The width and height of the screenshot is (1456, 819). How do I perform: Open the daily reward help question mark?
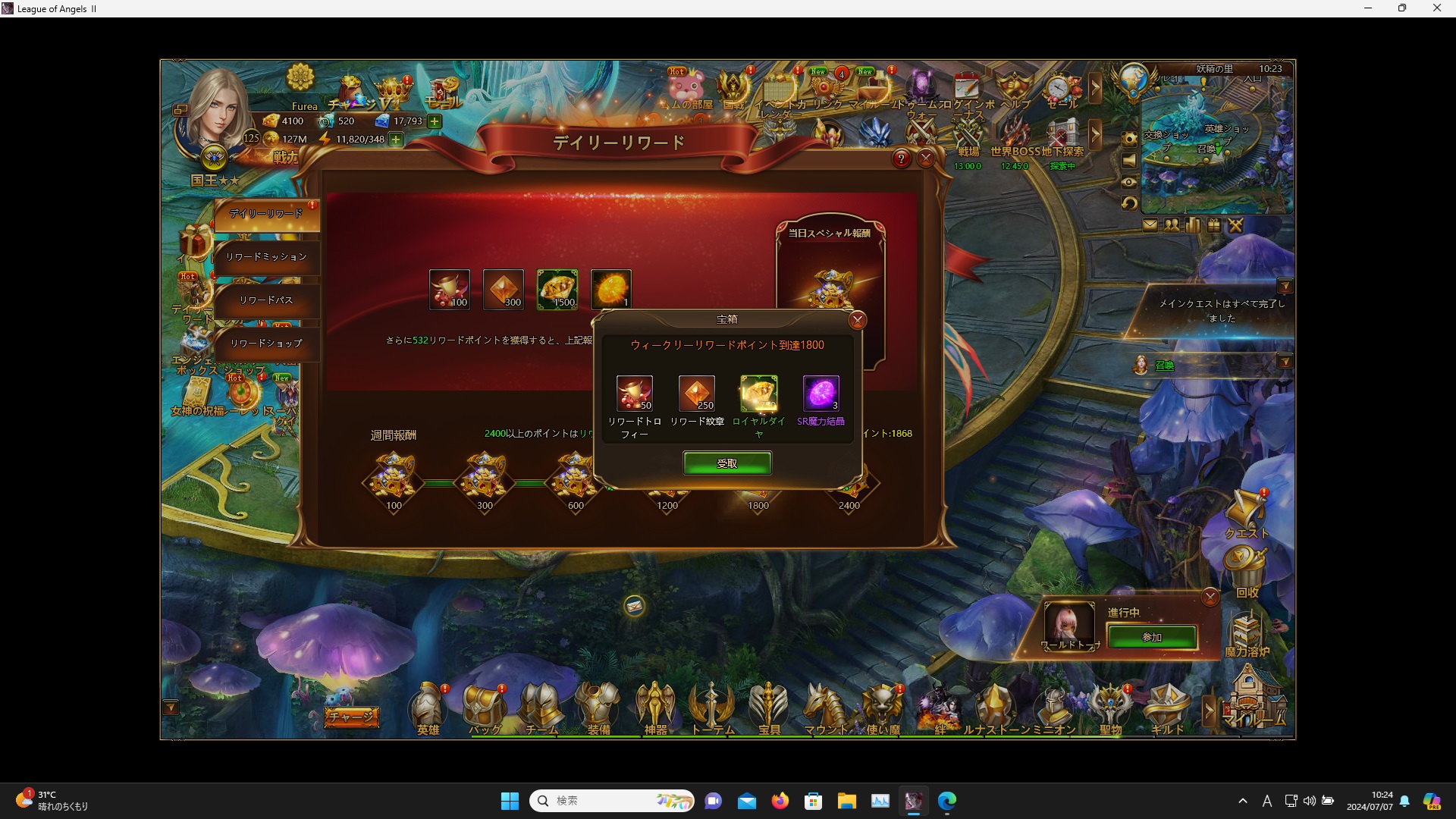click(901, 158)
